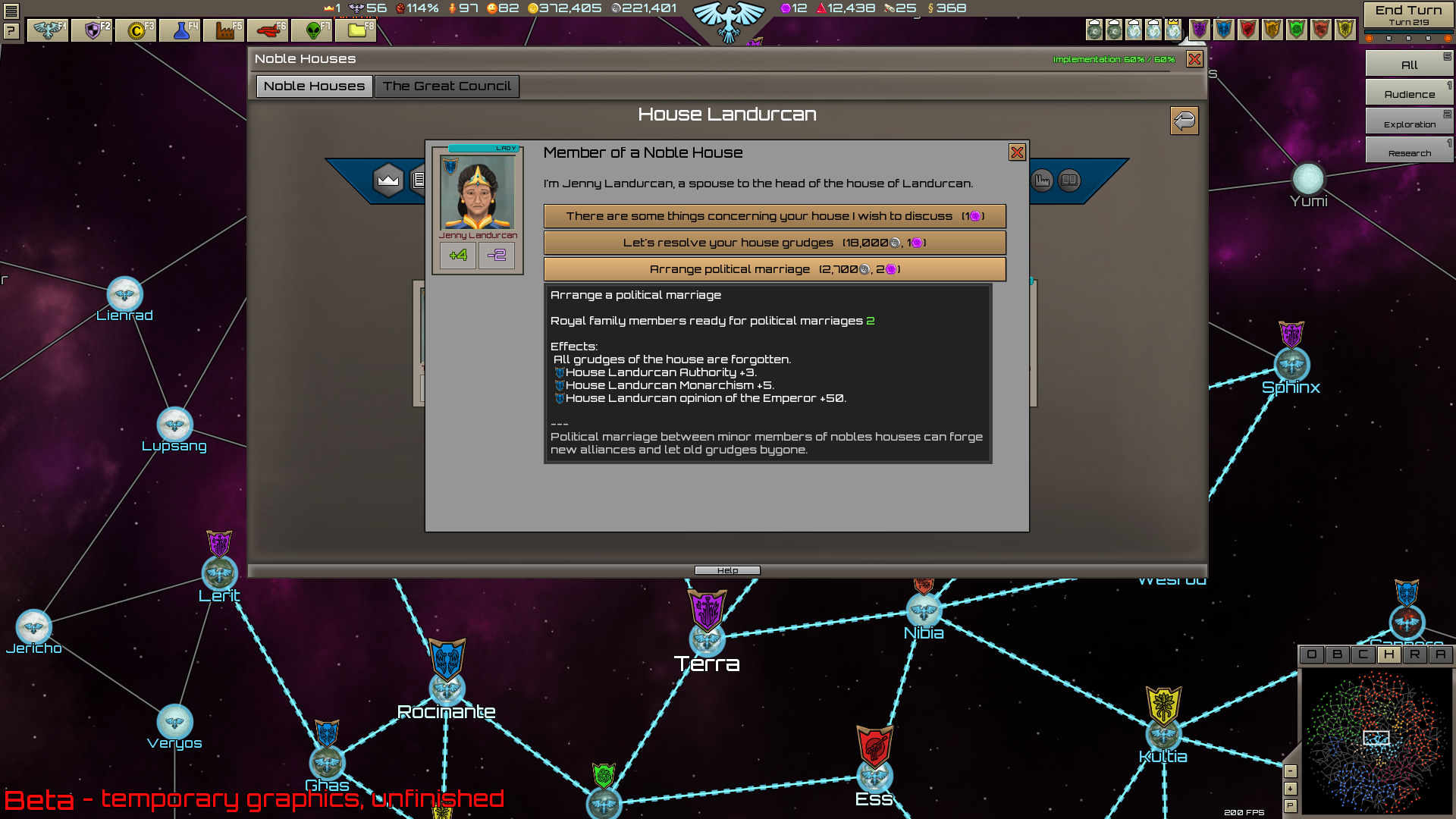The width and height of the screenshot is (1456, 819).
Task: Open the alien diplomacy panel (F7)
Action: pyautogui.click(x=312, y=31)
